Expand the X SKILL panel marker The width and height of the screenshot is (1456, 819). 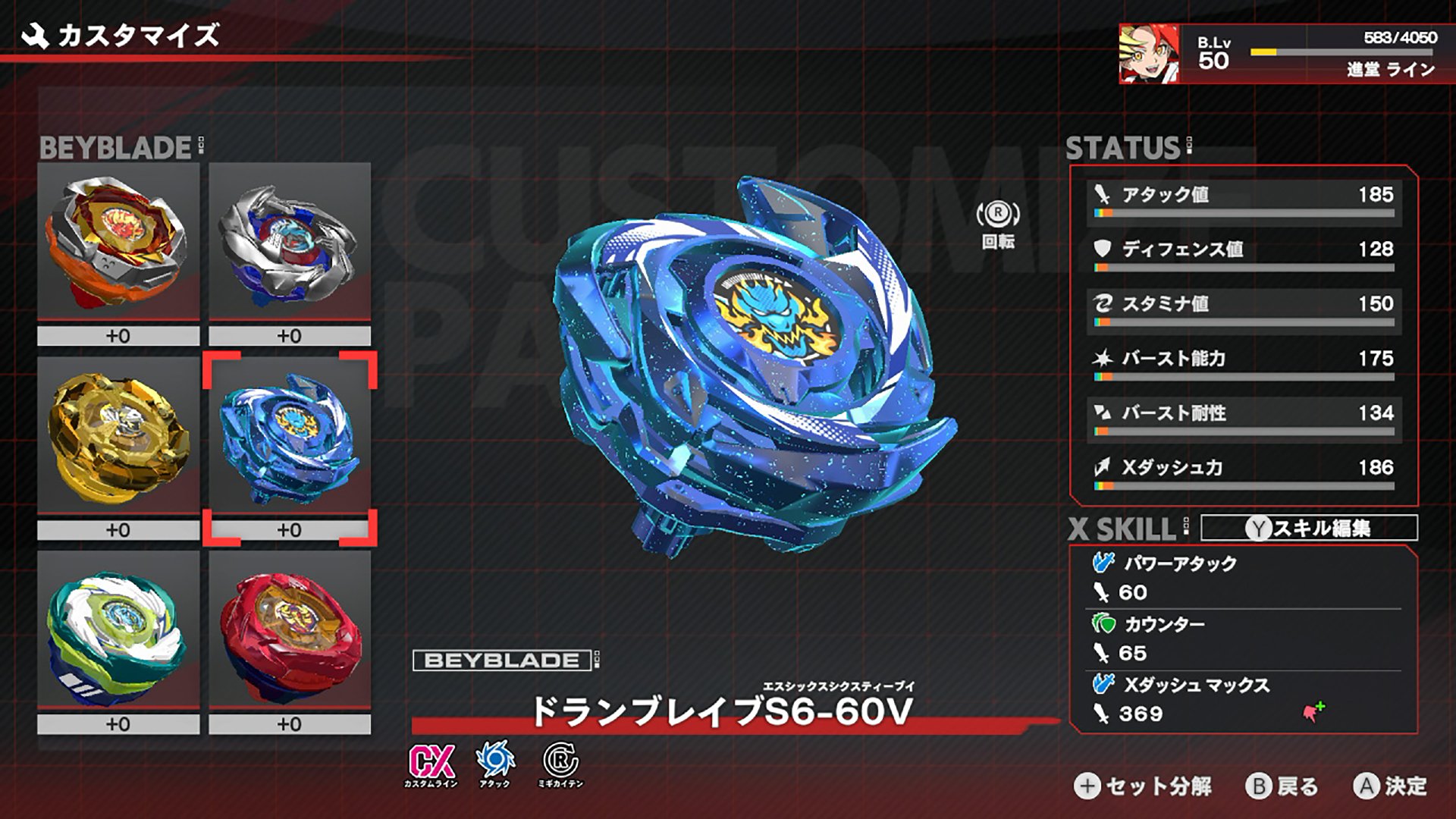click(1186, 525)
